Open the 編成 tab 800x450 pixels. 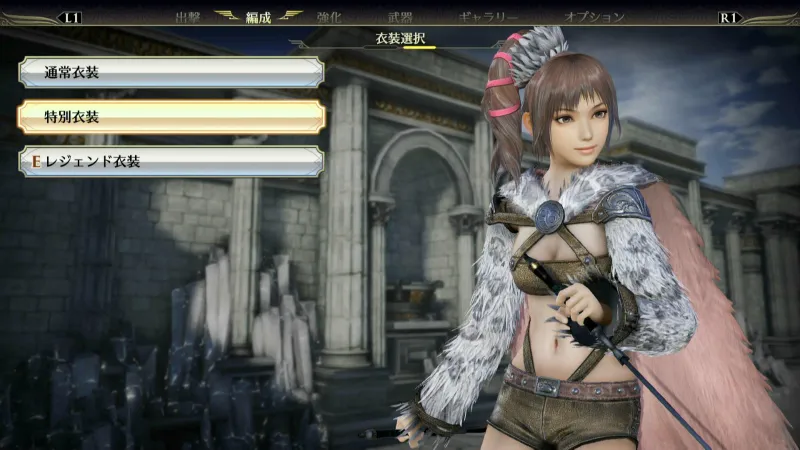pos(258,17)
